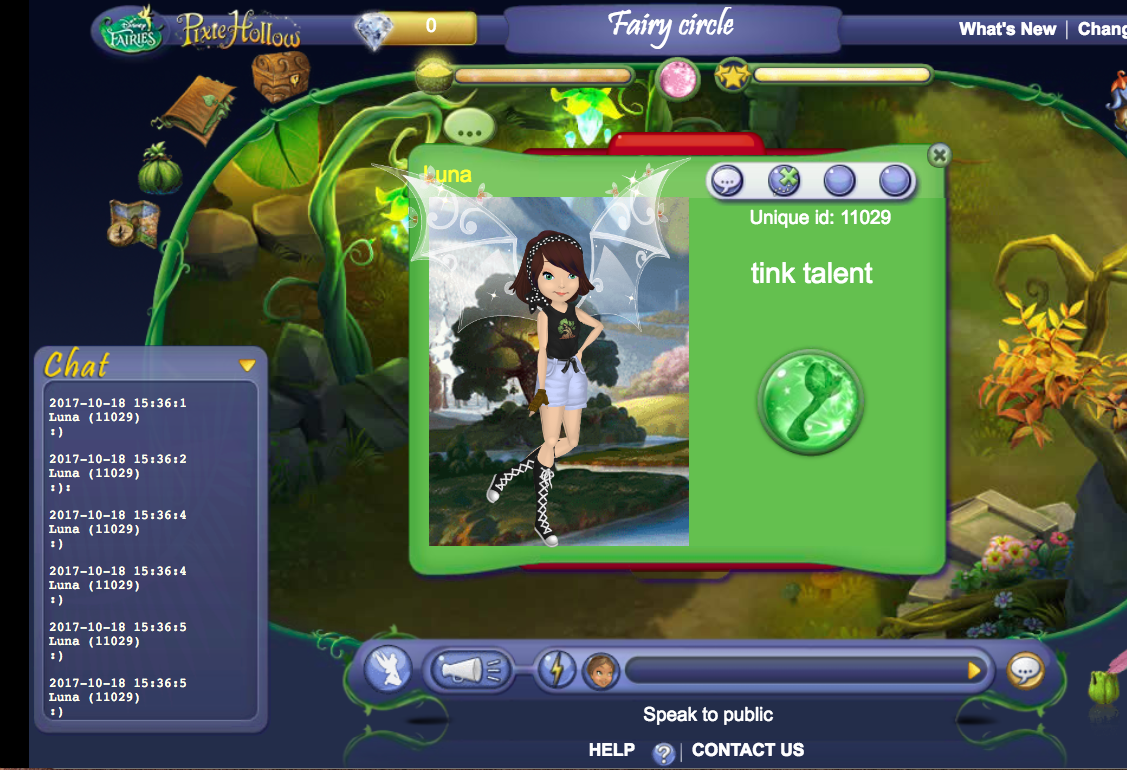Click the fairy face avatar icon
This screenshot has width=1127, height=770.
pyautogui.click(x=601, y=670)
